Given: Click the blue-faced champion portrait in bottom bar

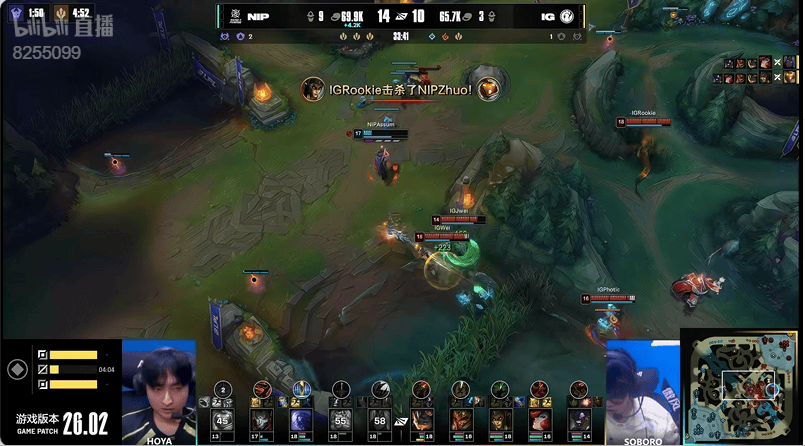Looking at the screenshot, I should pos(299,418).
